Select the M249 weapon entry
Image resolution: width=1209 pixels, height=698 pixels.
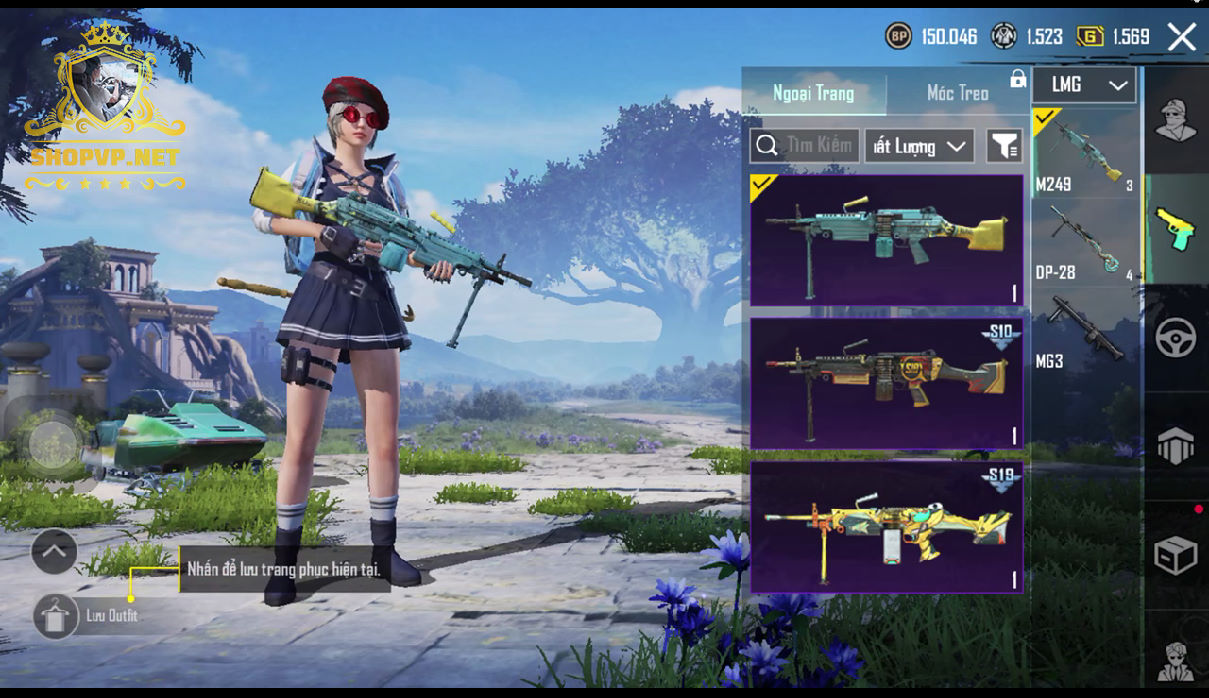(1085, 153)
